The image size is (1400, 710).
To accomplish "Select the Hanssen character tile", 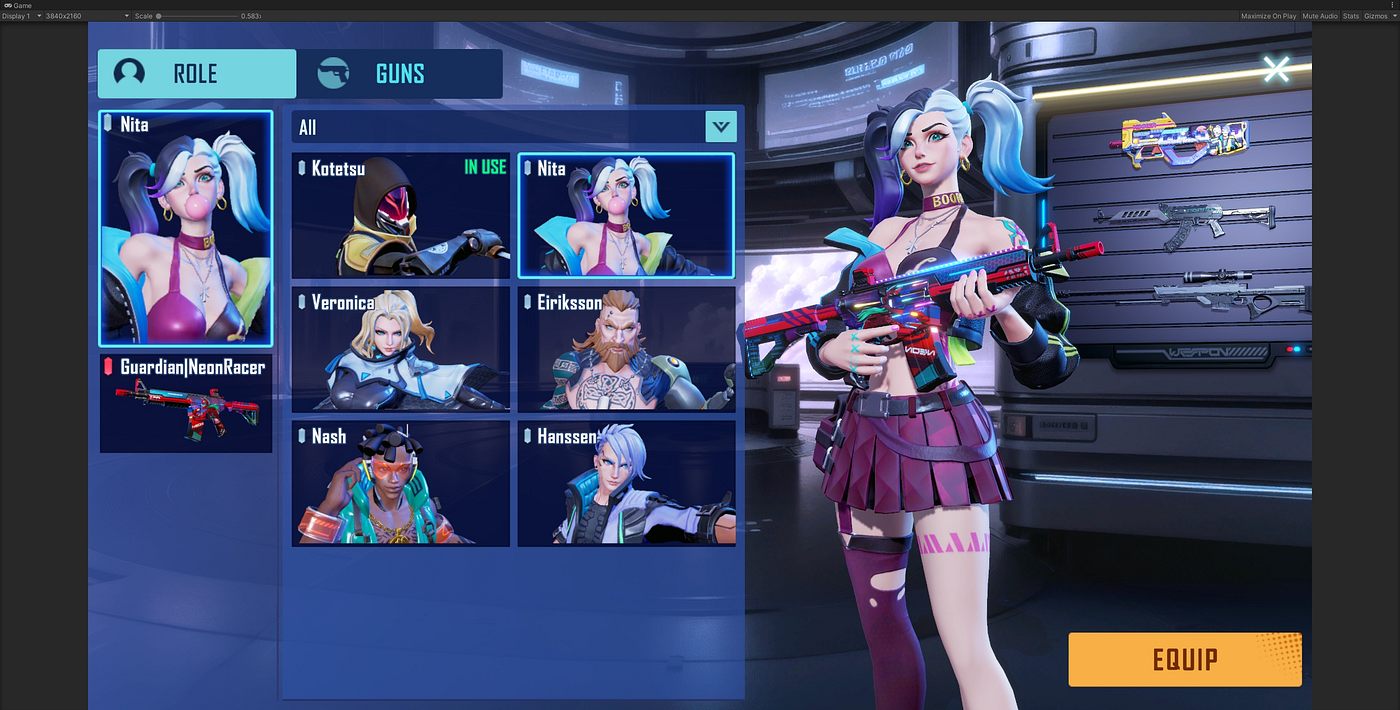I will click(626, 484).
